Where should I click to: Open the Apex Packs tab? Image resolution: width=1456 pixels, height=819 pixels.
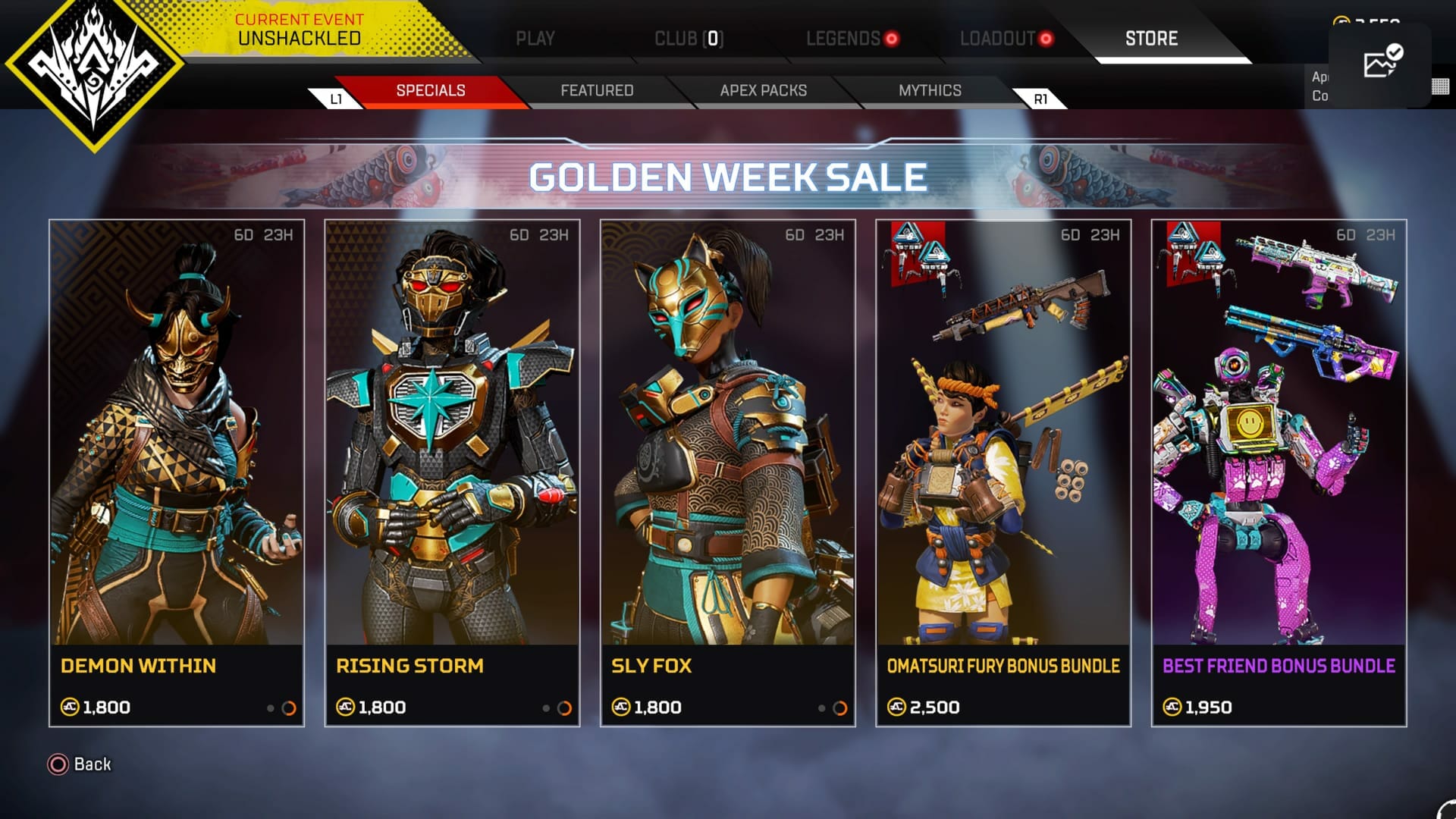tap(763, 90)
